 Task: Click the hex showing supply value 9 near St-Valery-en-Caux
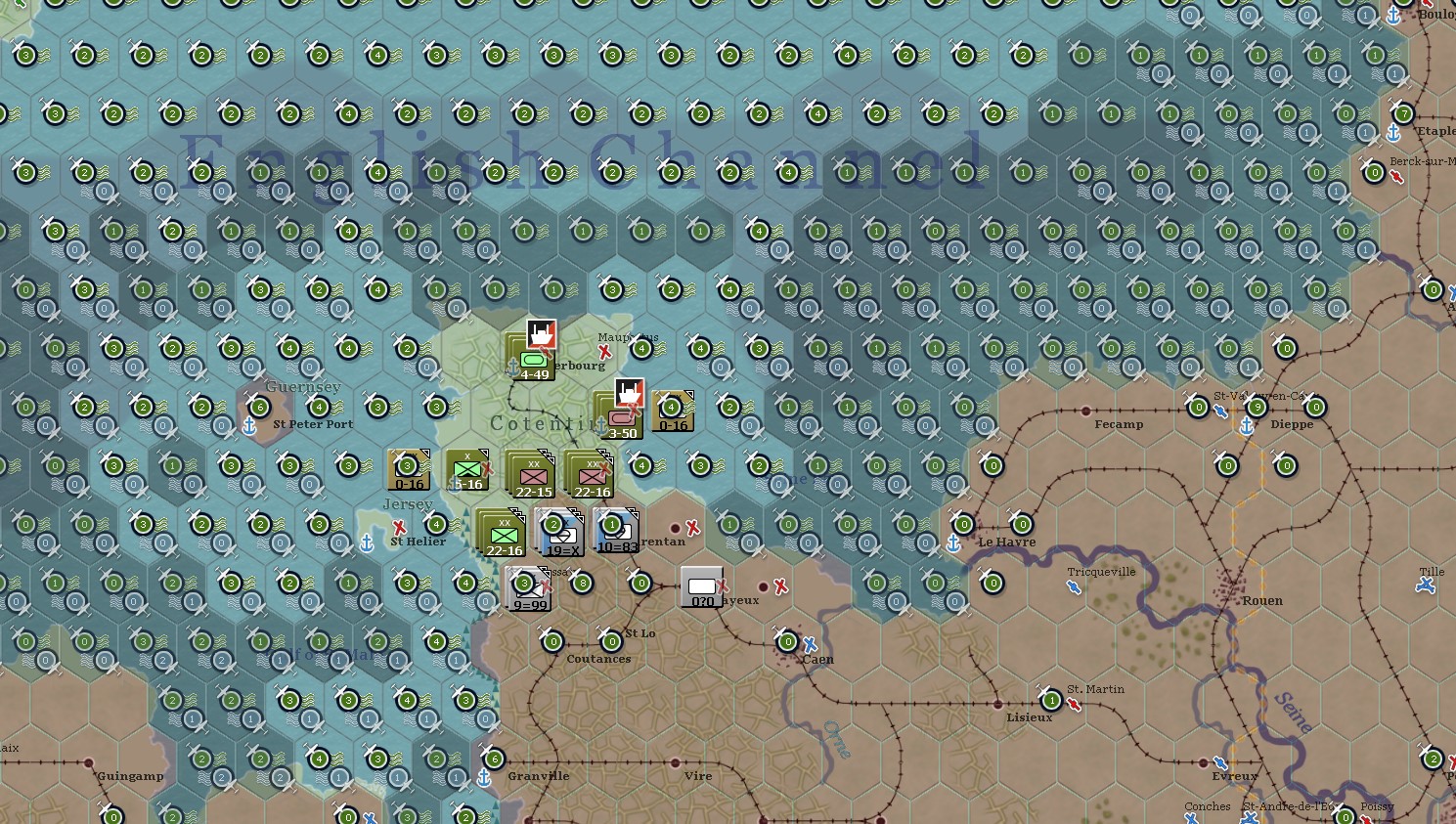pos(1257,407)
